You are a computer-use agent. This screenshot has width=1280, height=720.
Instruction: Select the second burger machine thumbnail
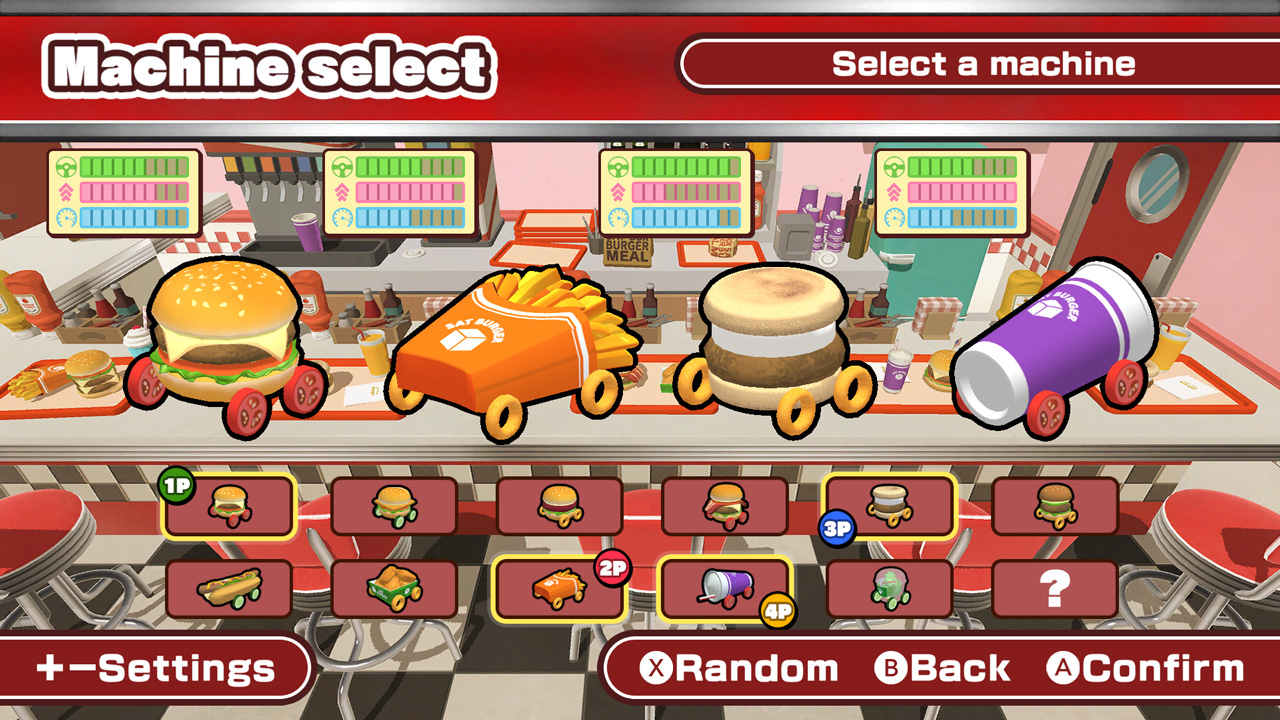[394, 505]
